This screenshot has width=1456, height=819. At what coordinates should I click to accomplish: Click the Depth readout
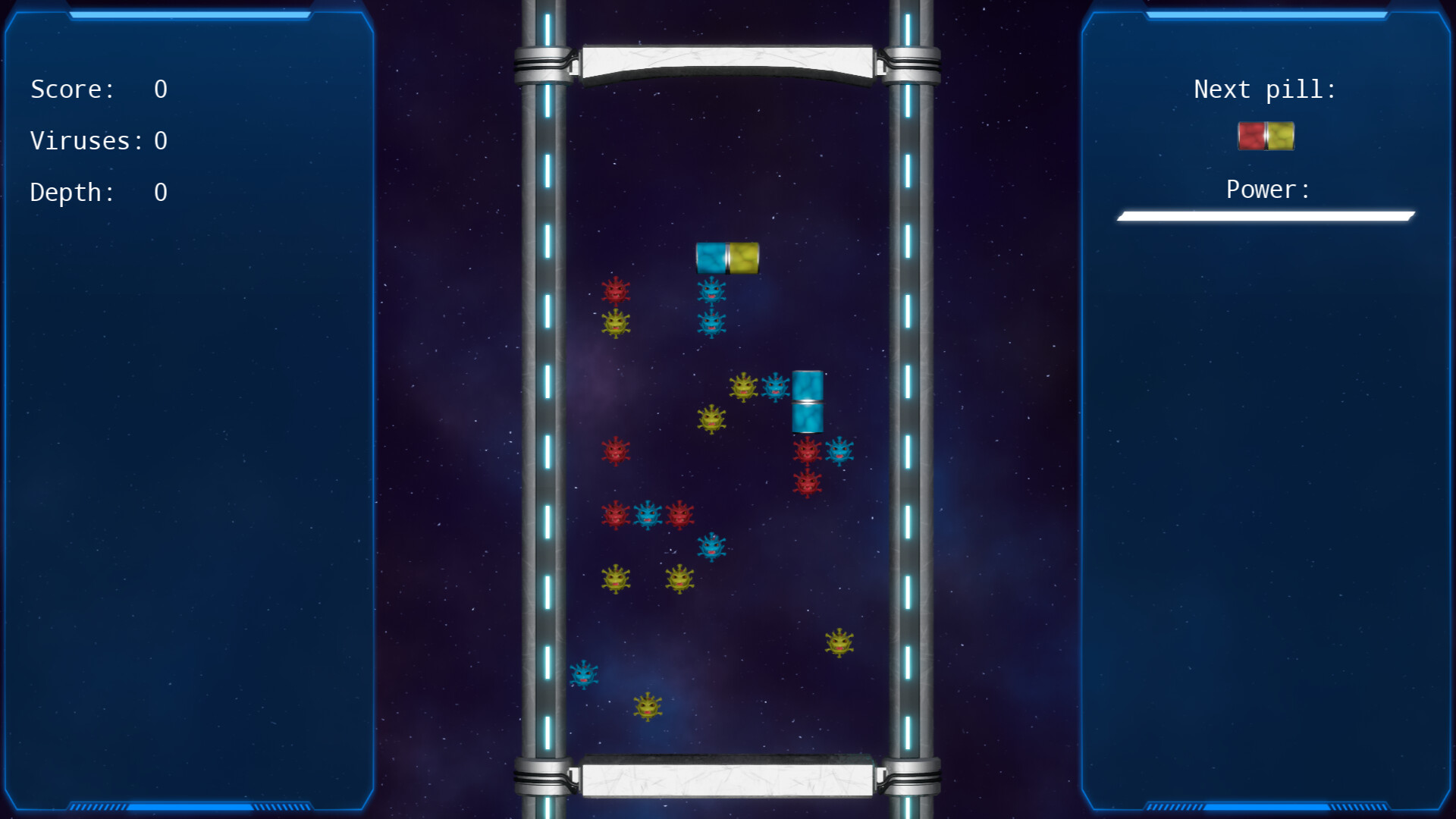(71, 192)
